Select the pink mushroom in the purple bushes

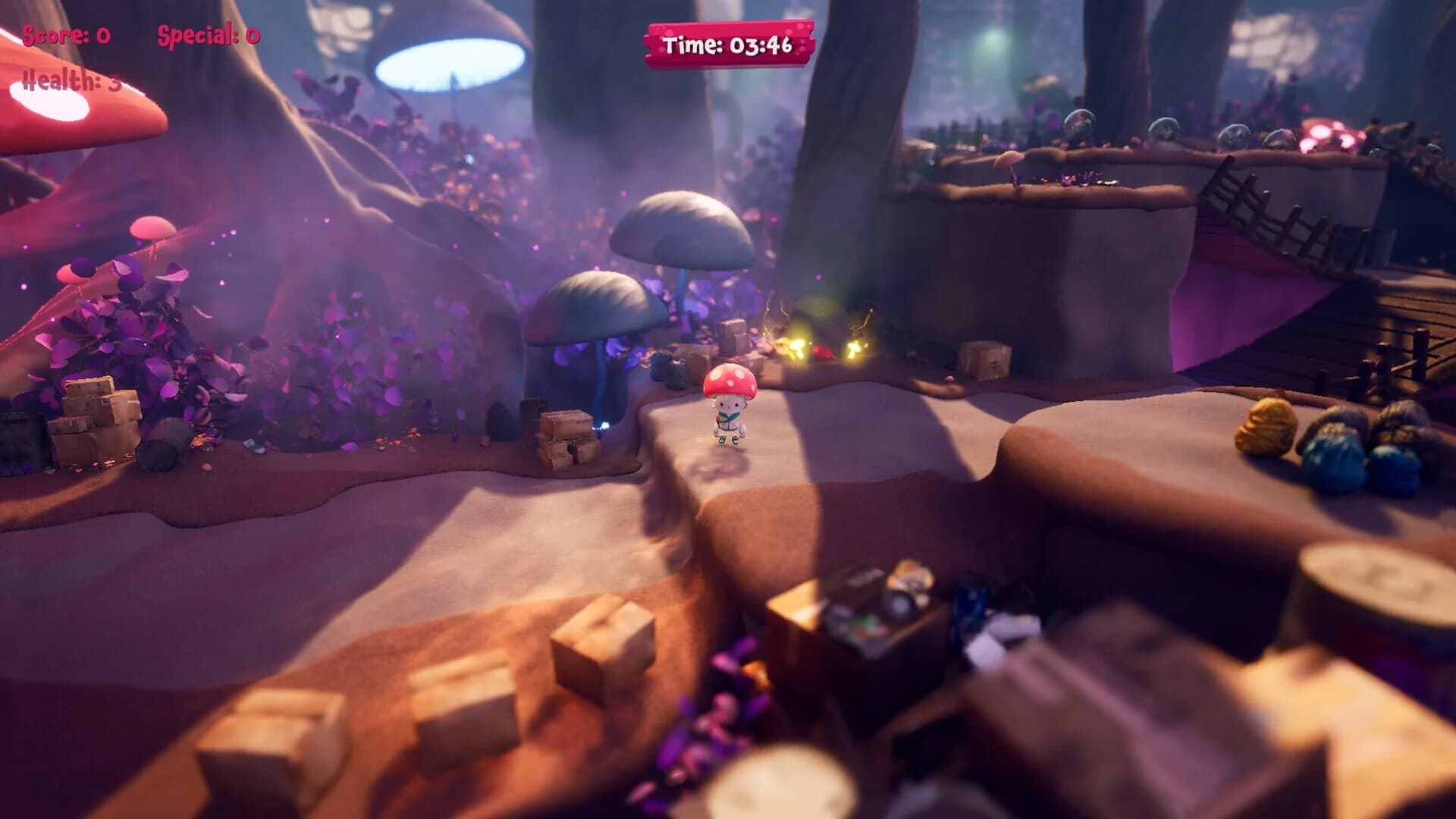[x=152, y=227]
